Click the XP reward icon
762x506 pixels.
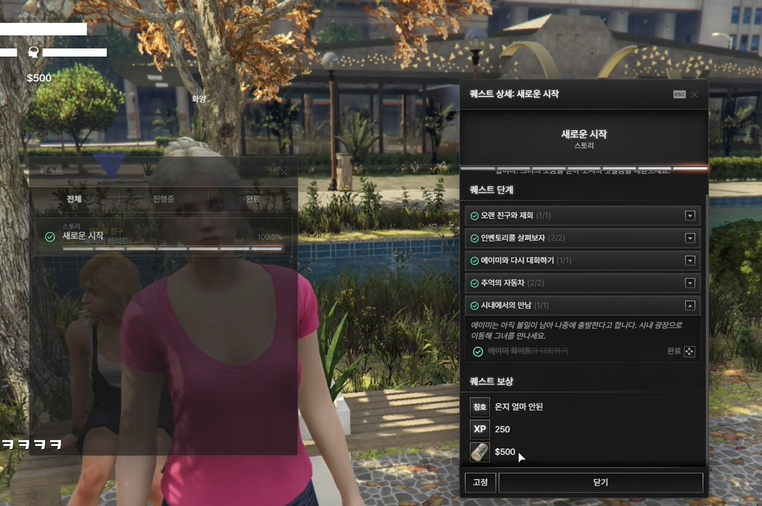pyautogui.click(x=480, y=429)
